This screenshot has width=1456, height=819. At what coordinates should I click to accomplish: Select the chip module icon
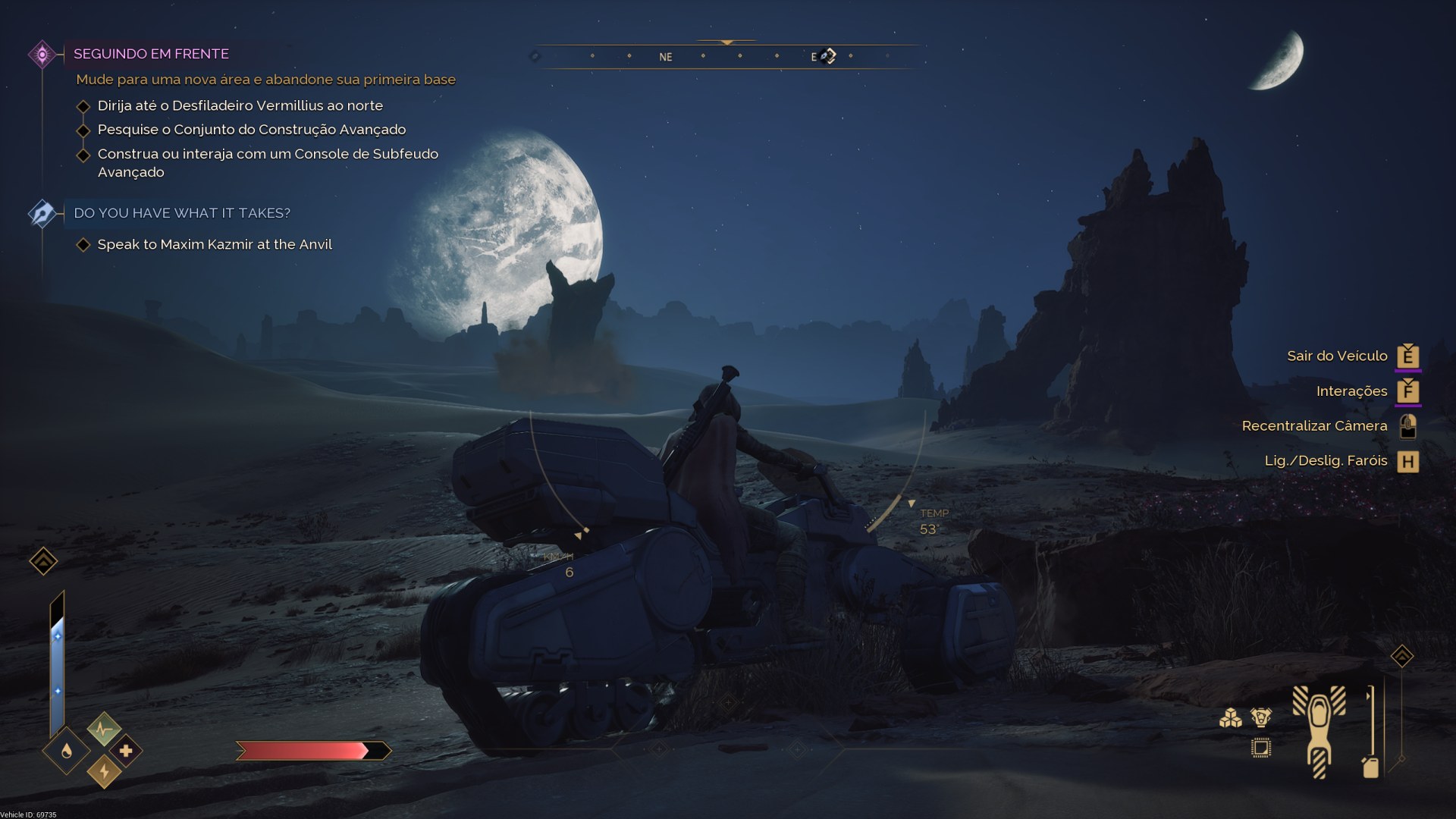point(1261,749)
